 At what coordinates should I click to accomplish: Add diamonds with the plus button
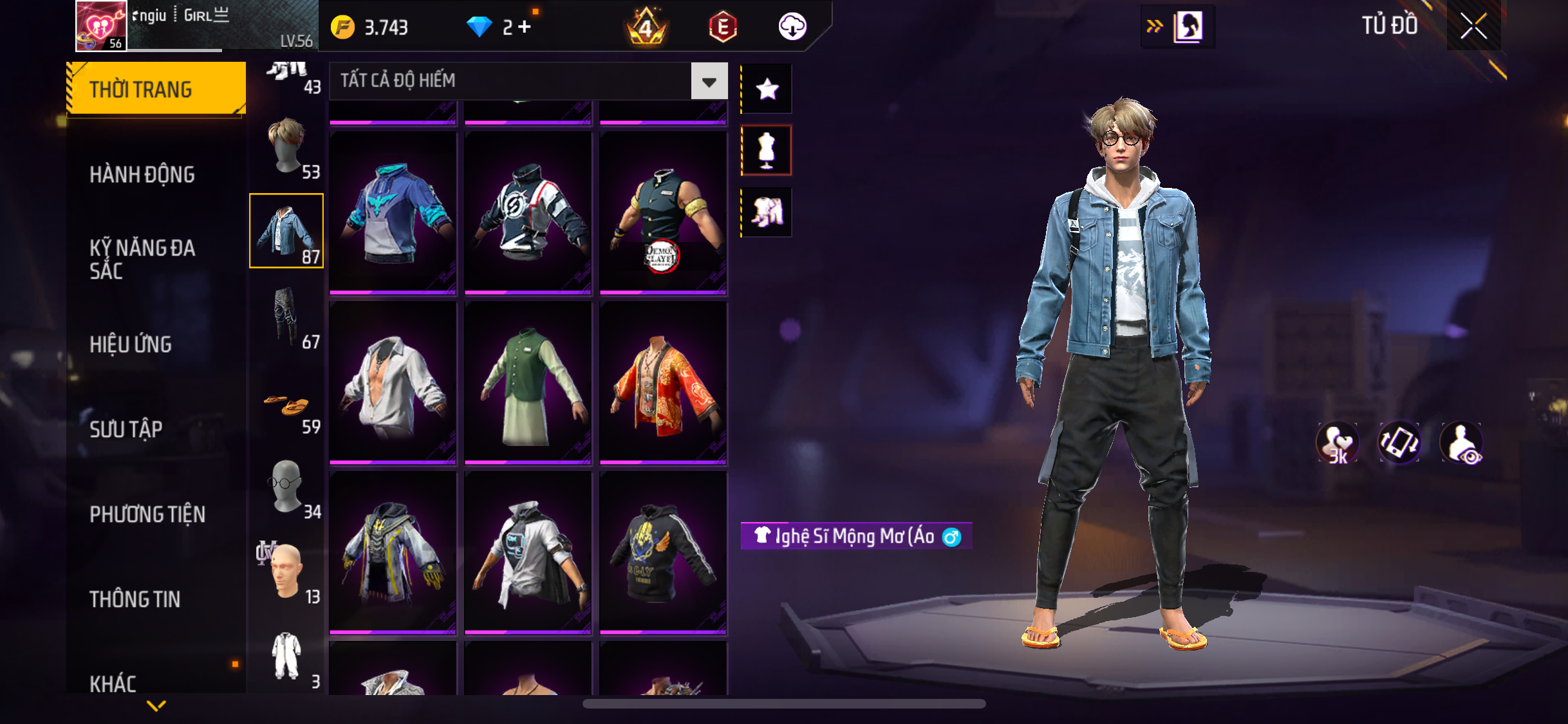pos(525,27)
